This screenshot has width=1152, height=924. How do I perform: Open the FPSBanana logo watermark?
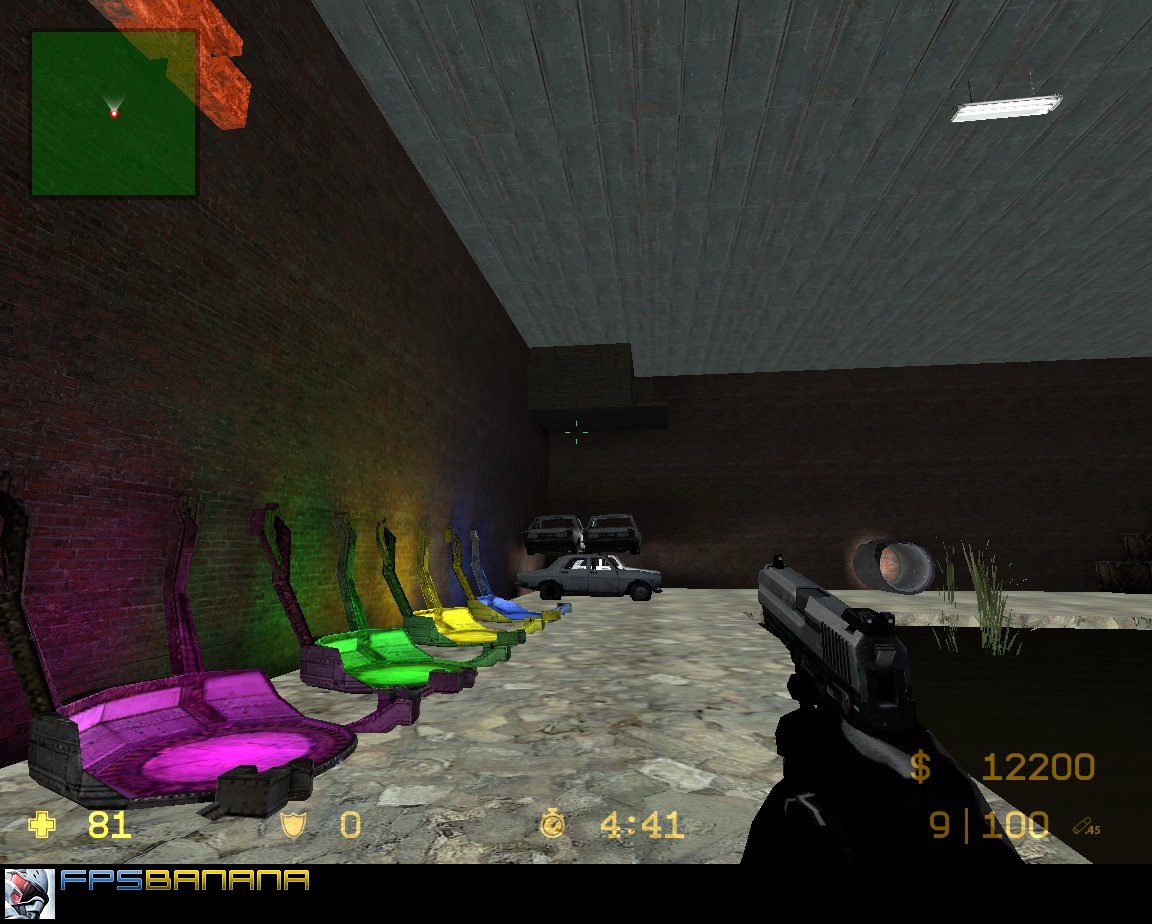tap(184, 881)
